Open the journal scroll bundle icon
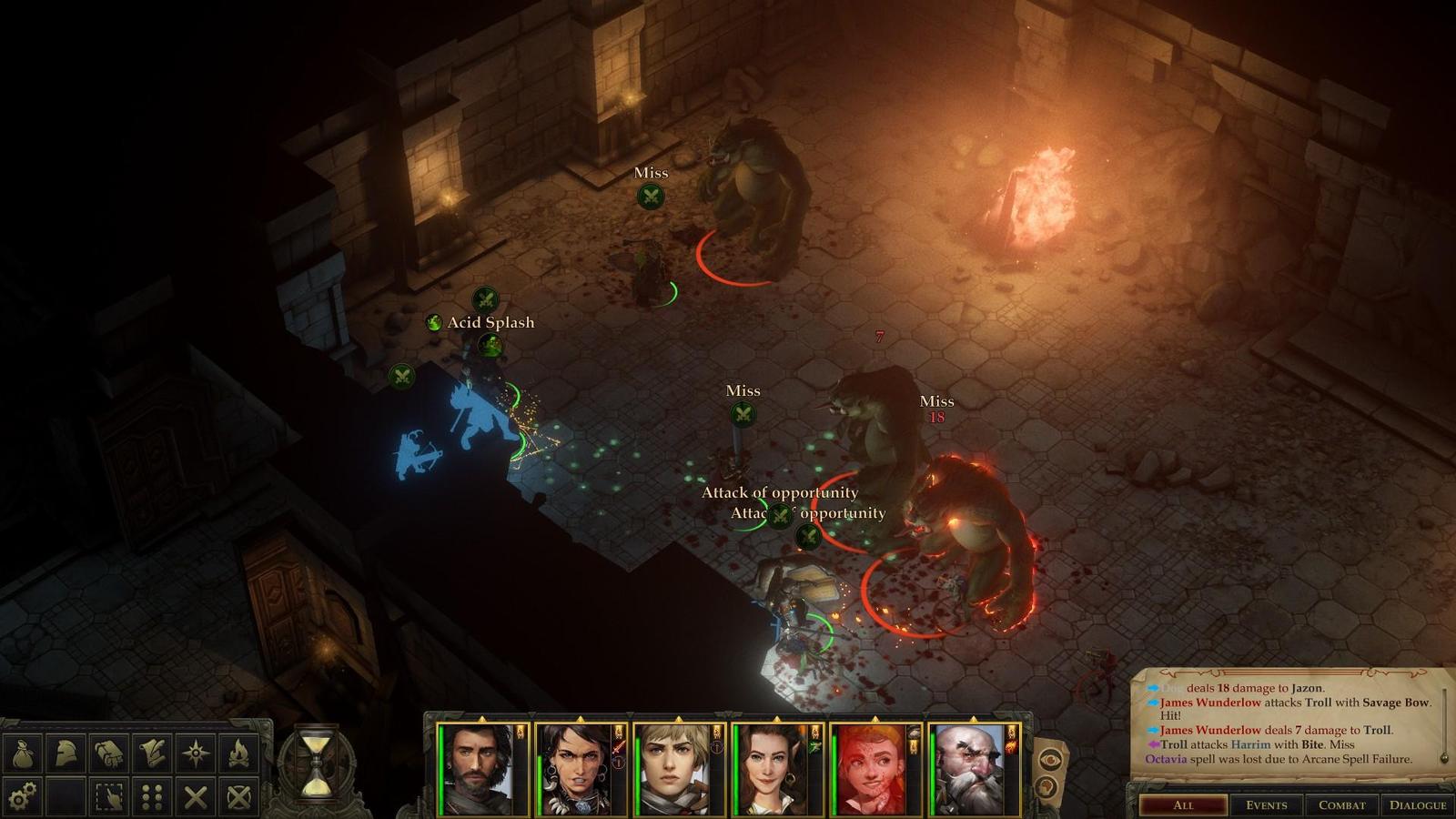 click(x=109, y=753)
